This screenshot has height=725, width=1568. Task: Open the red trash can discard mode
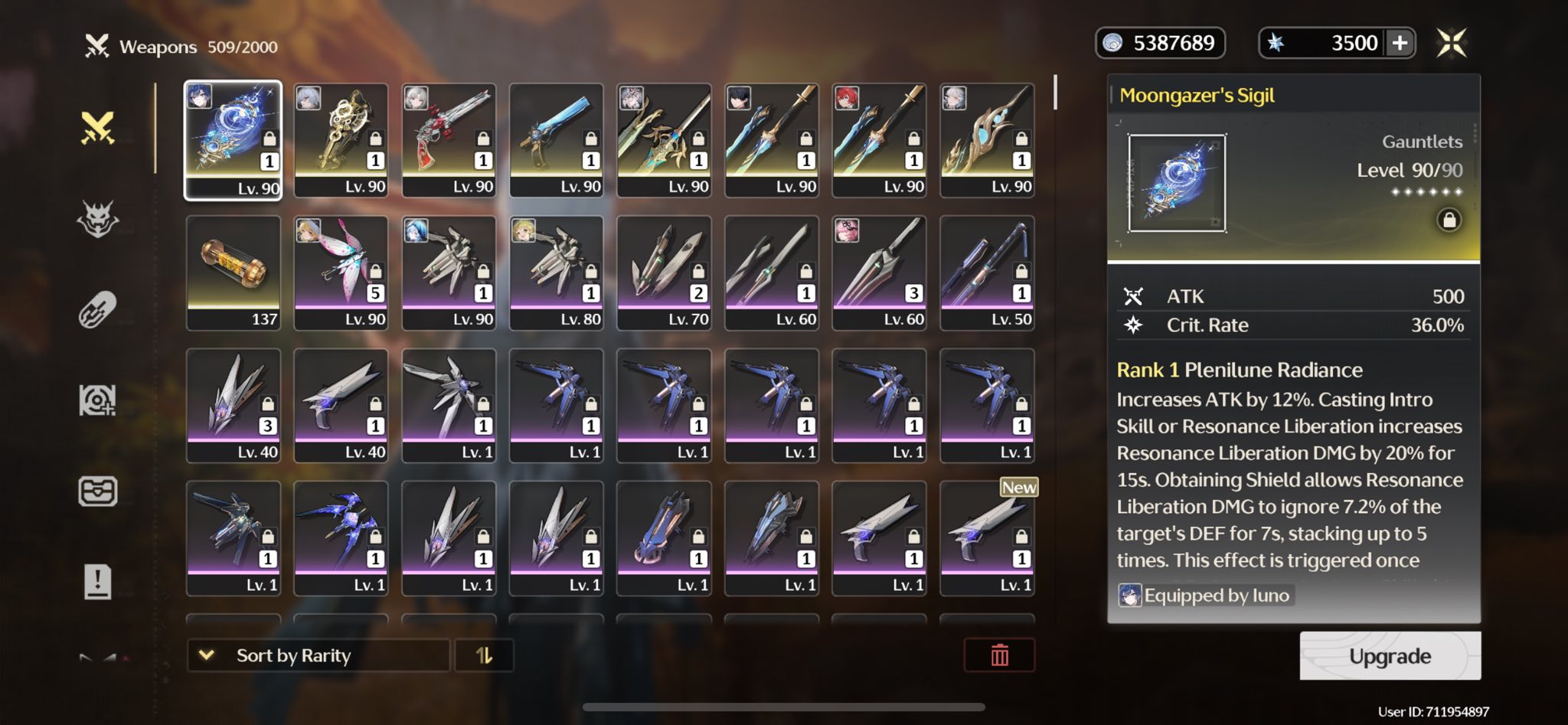[x=999, y=655]
